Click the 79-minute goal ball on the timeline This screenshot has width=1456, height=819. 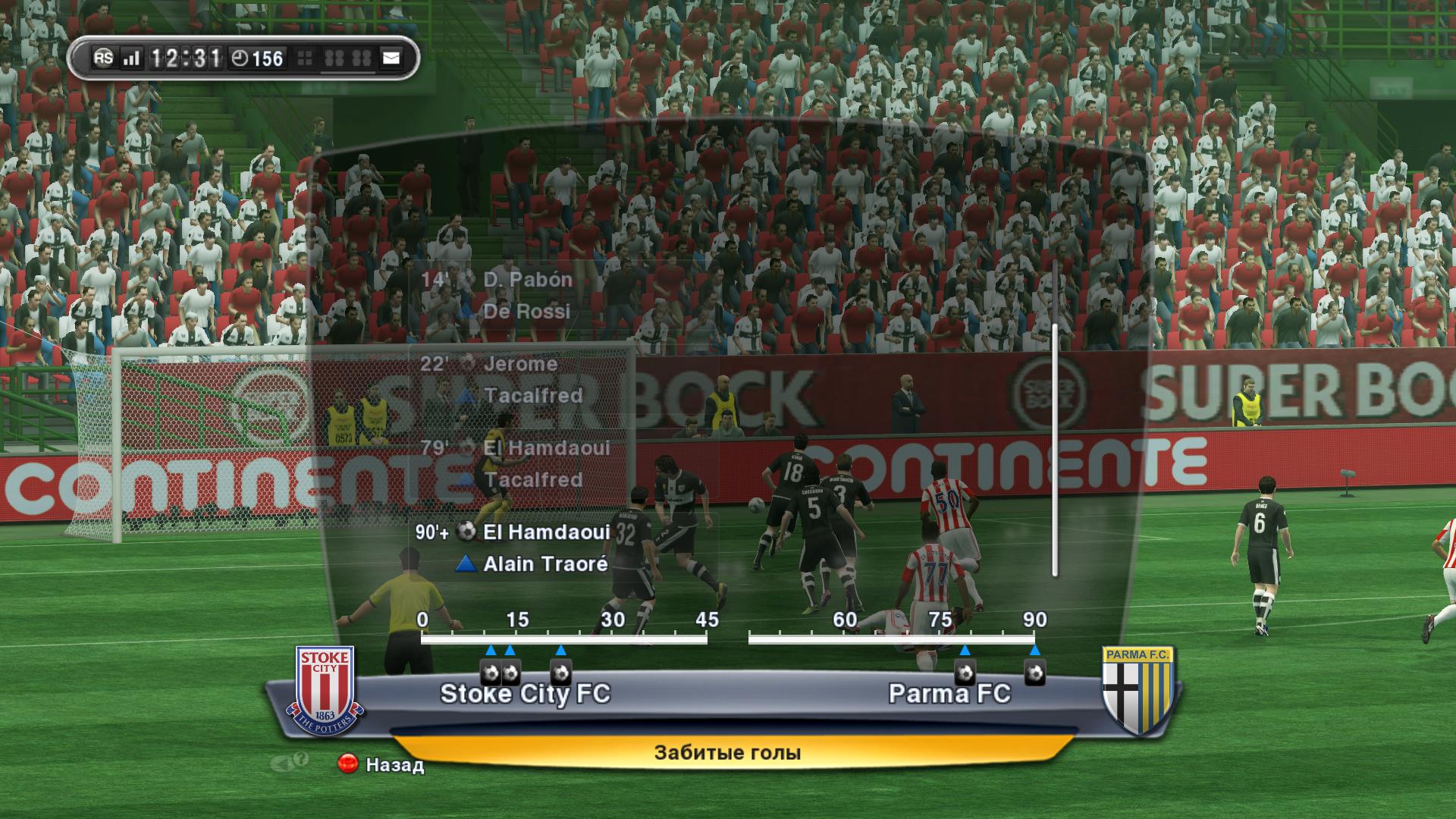(x=964, y=673)
